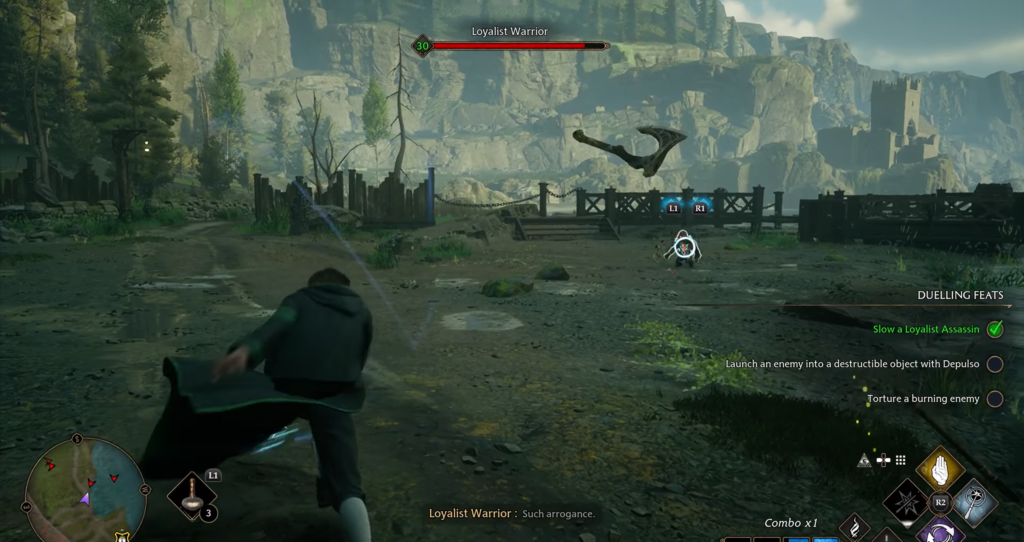Click the flame icon beside the combo counter
1024x542 pixels.
[854, 527]
